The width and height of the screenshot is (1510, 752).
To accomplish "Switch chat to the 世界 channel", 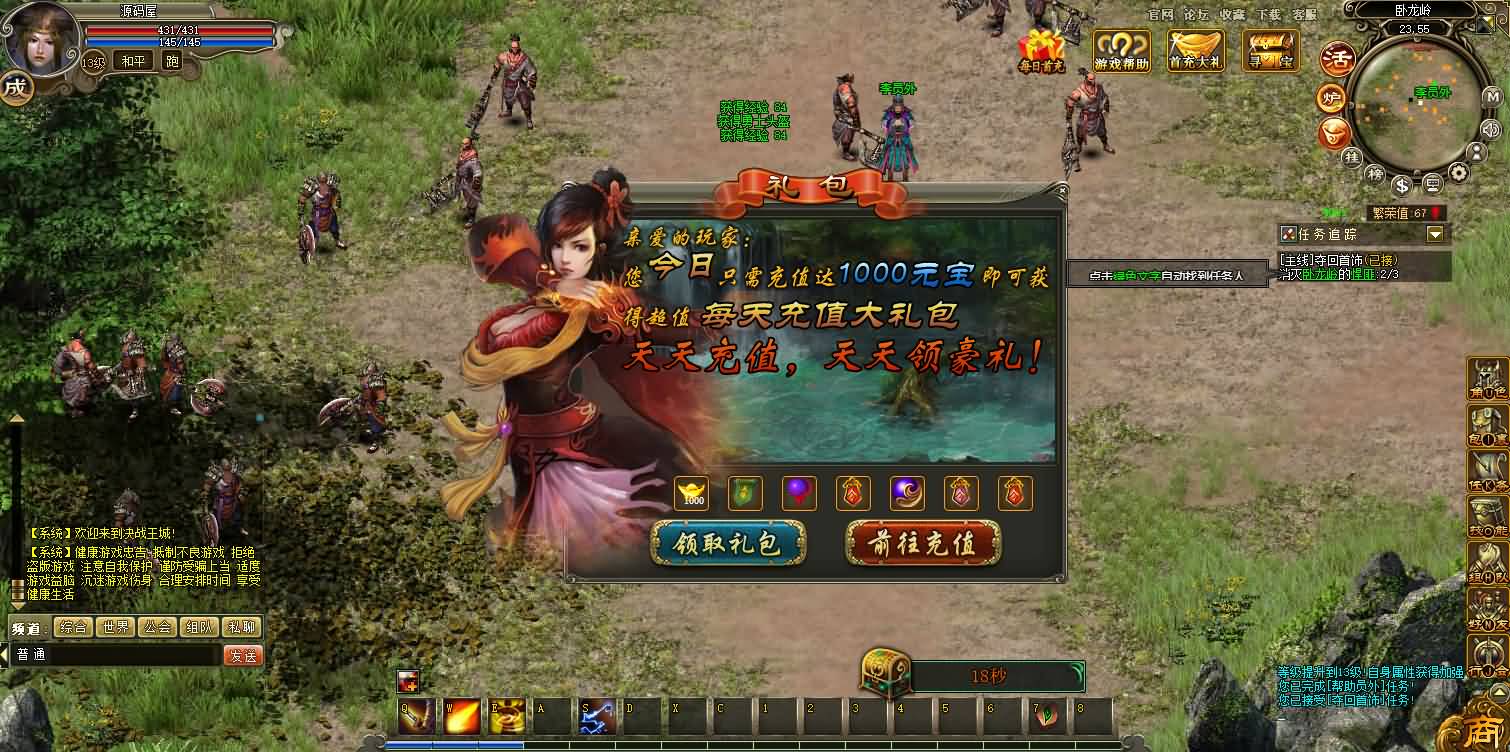I will coord(115,627).
